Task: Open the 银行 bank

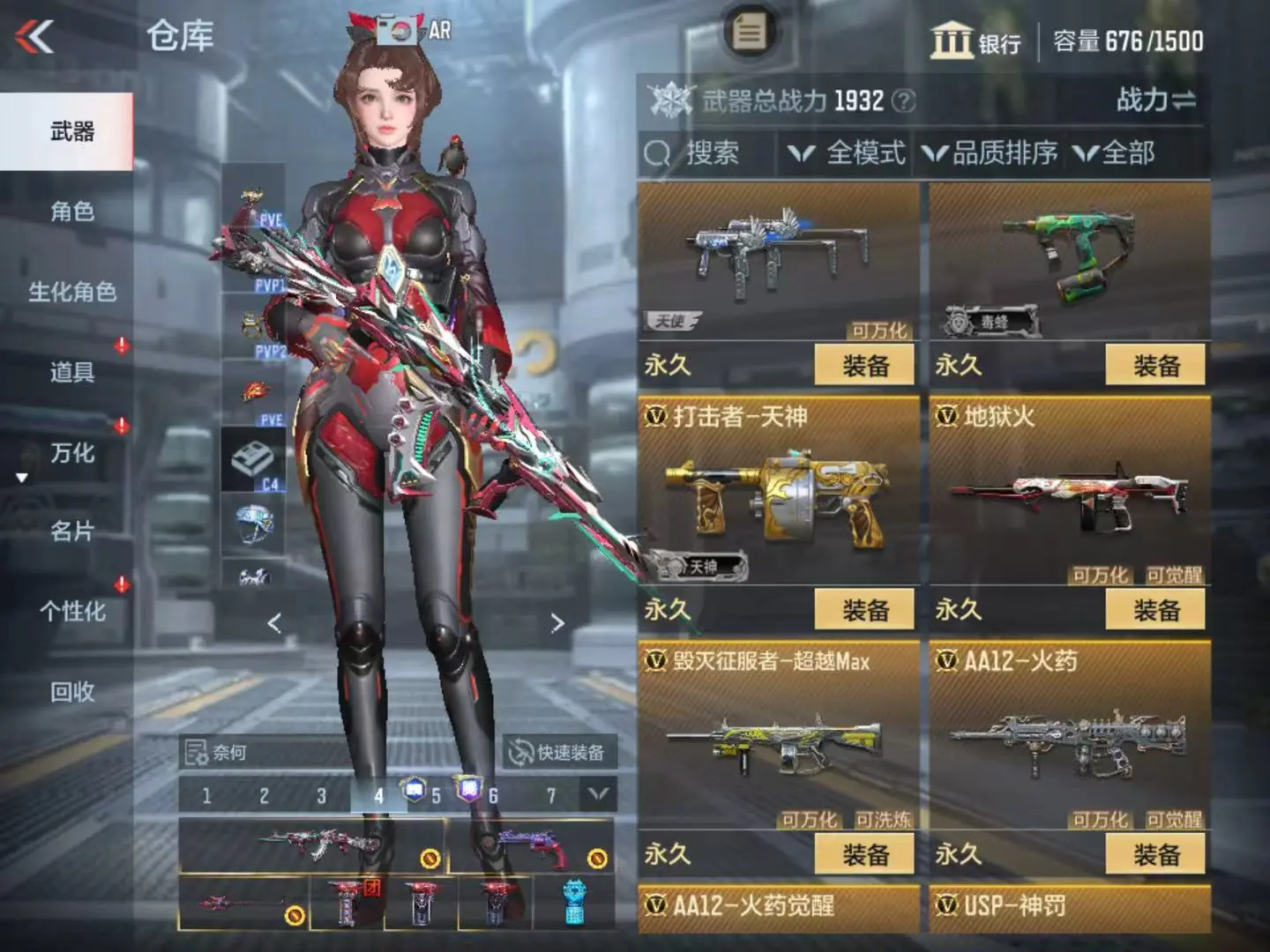Action: pos(975,41)
